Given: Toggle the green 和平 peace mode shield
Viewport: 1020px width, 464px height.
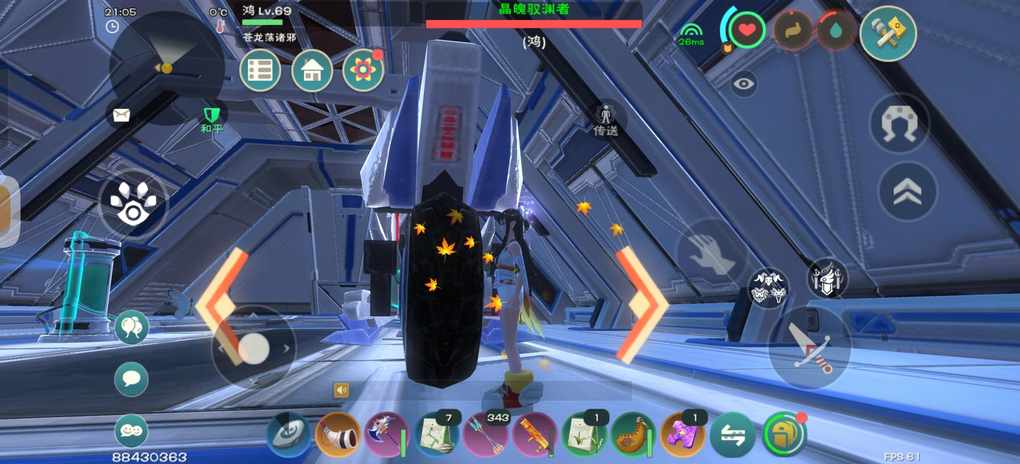Looking at the screenshot, I should point(210,117).
